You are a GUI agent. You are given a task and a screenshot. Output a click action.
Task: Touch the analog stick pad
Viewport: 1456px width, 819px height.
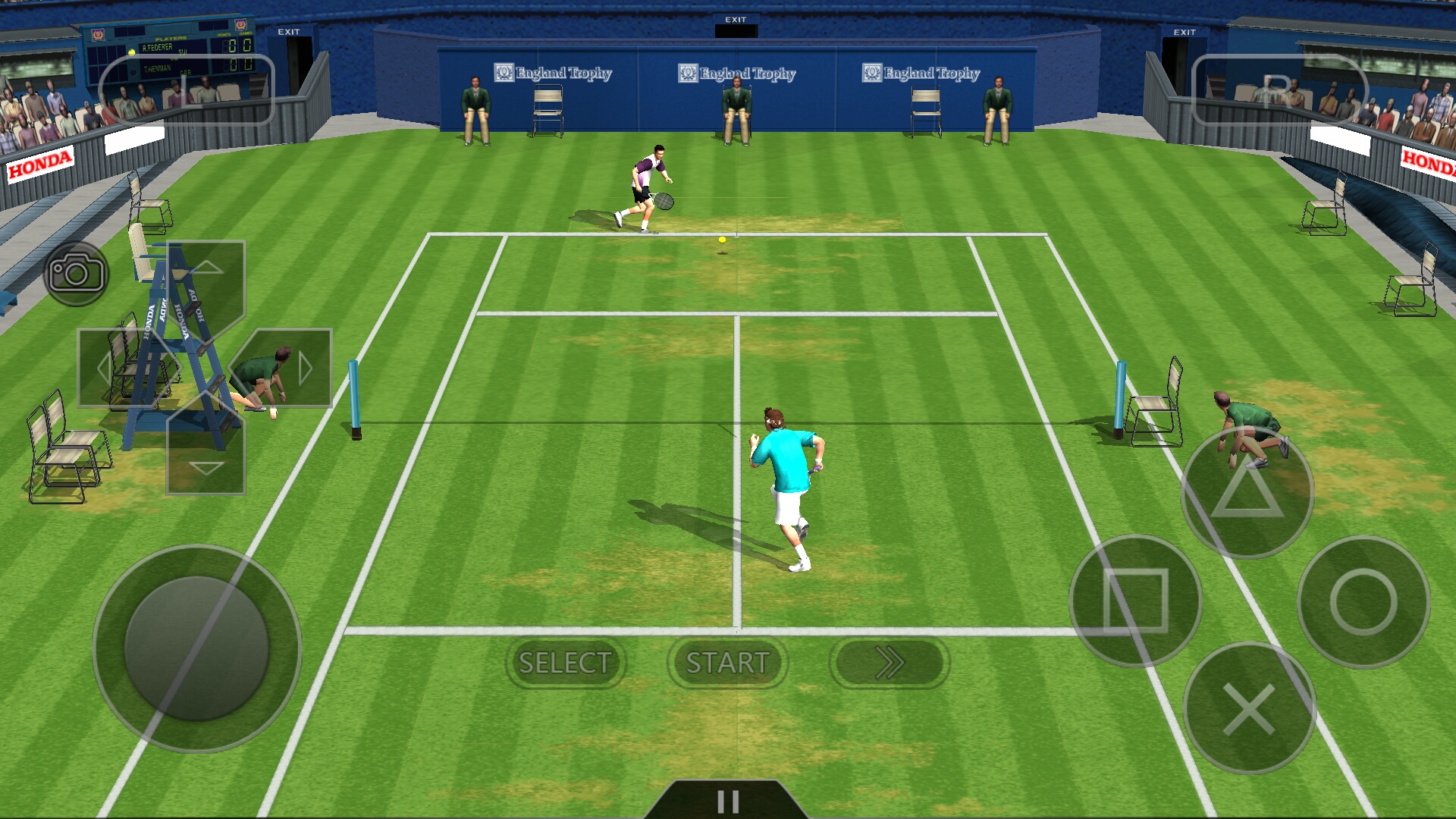[x=197, y=648]
